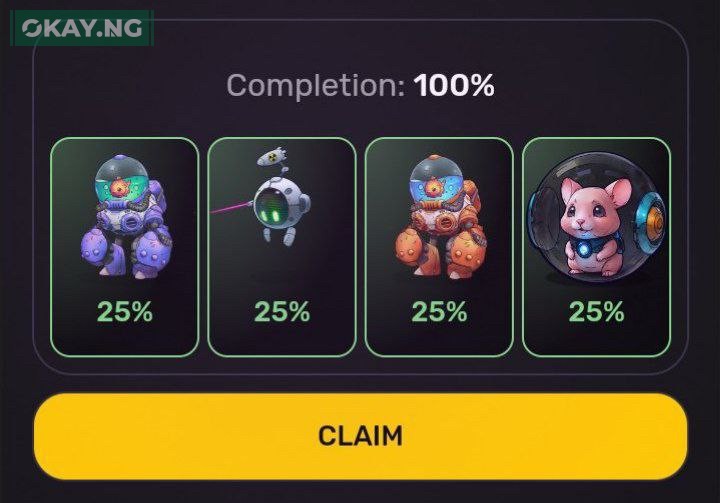Choose the white drone robot card
This screenshot has width=720, height=503.
point(282,246)
